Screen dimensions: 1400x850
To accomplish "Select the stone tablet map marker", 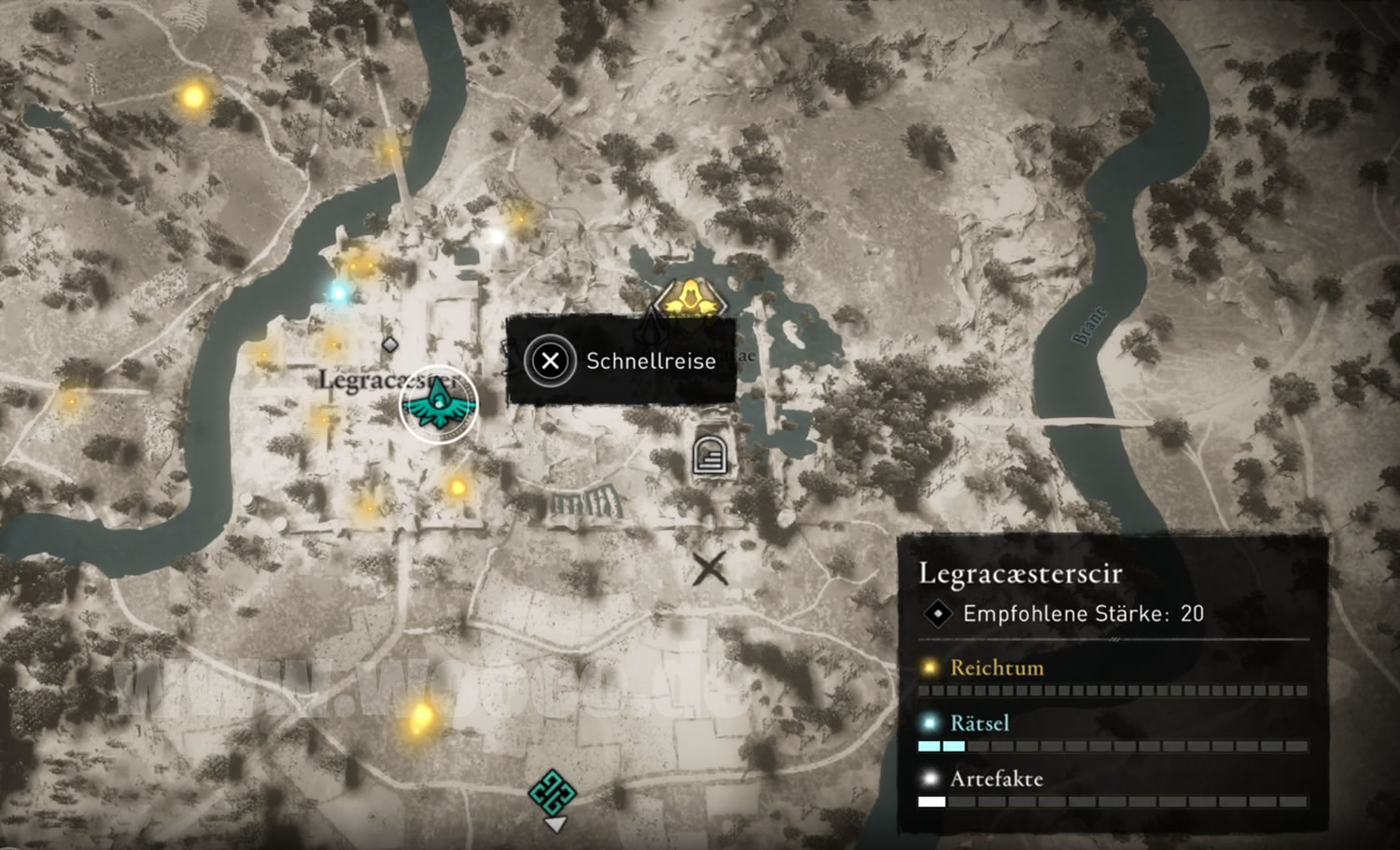I will tap(710, 456).
